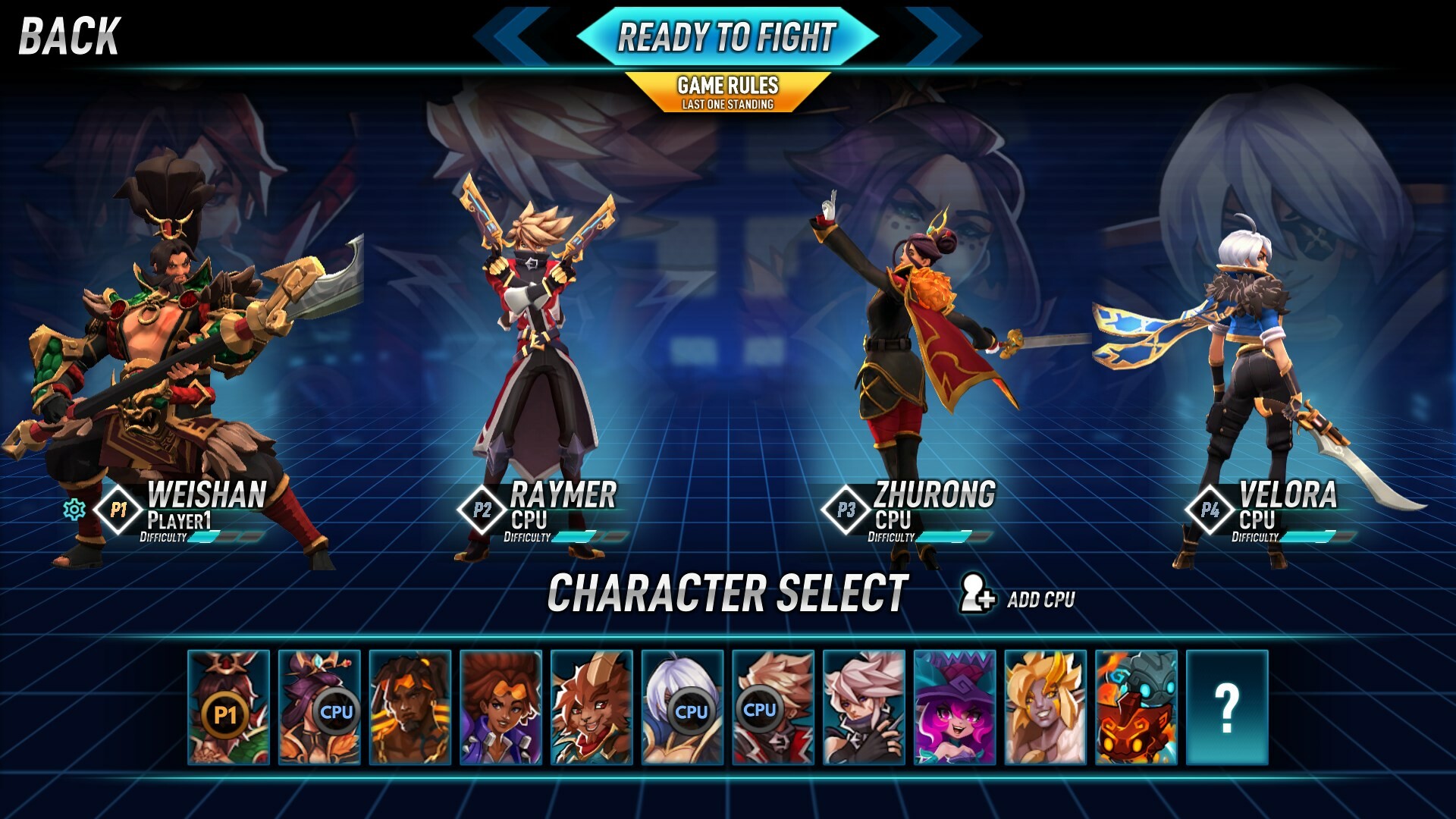
Task: Click the P1 badge on Weishan's portrait
Action: click(x=227, y=713)
